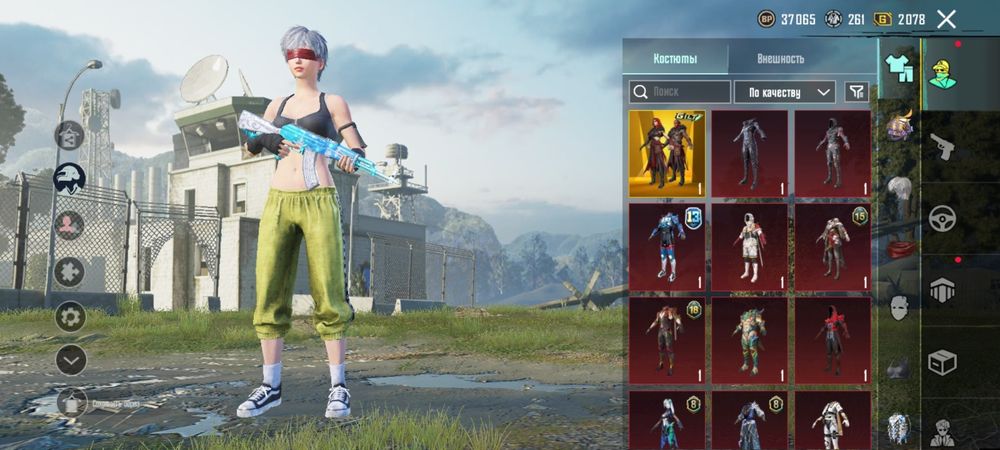Open the weapons pistol category
This screenshot has height=450, width=1000.
942,148
